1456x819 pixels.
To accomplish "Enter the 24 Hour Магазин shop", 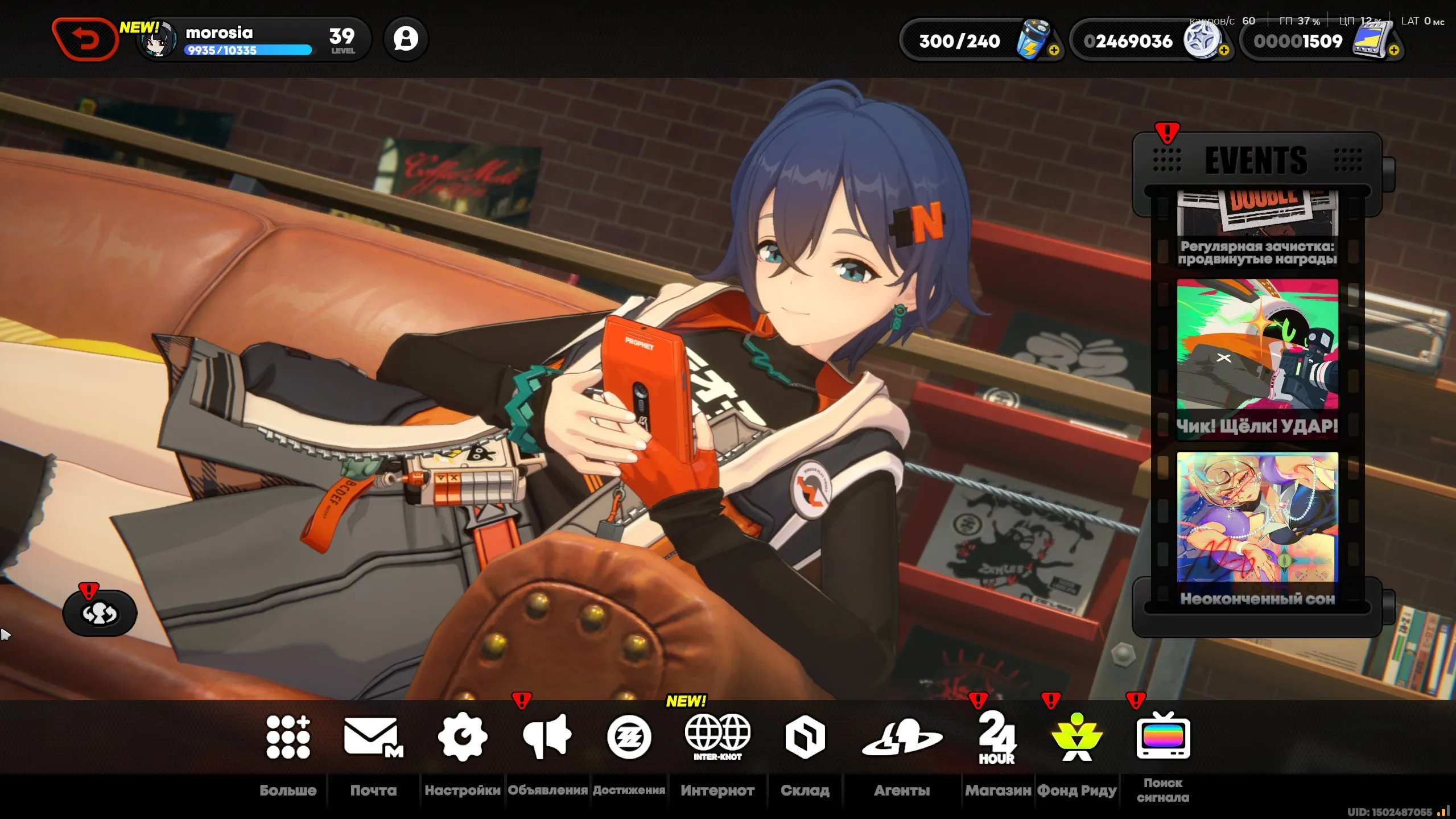I will 997,738.
